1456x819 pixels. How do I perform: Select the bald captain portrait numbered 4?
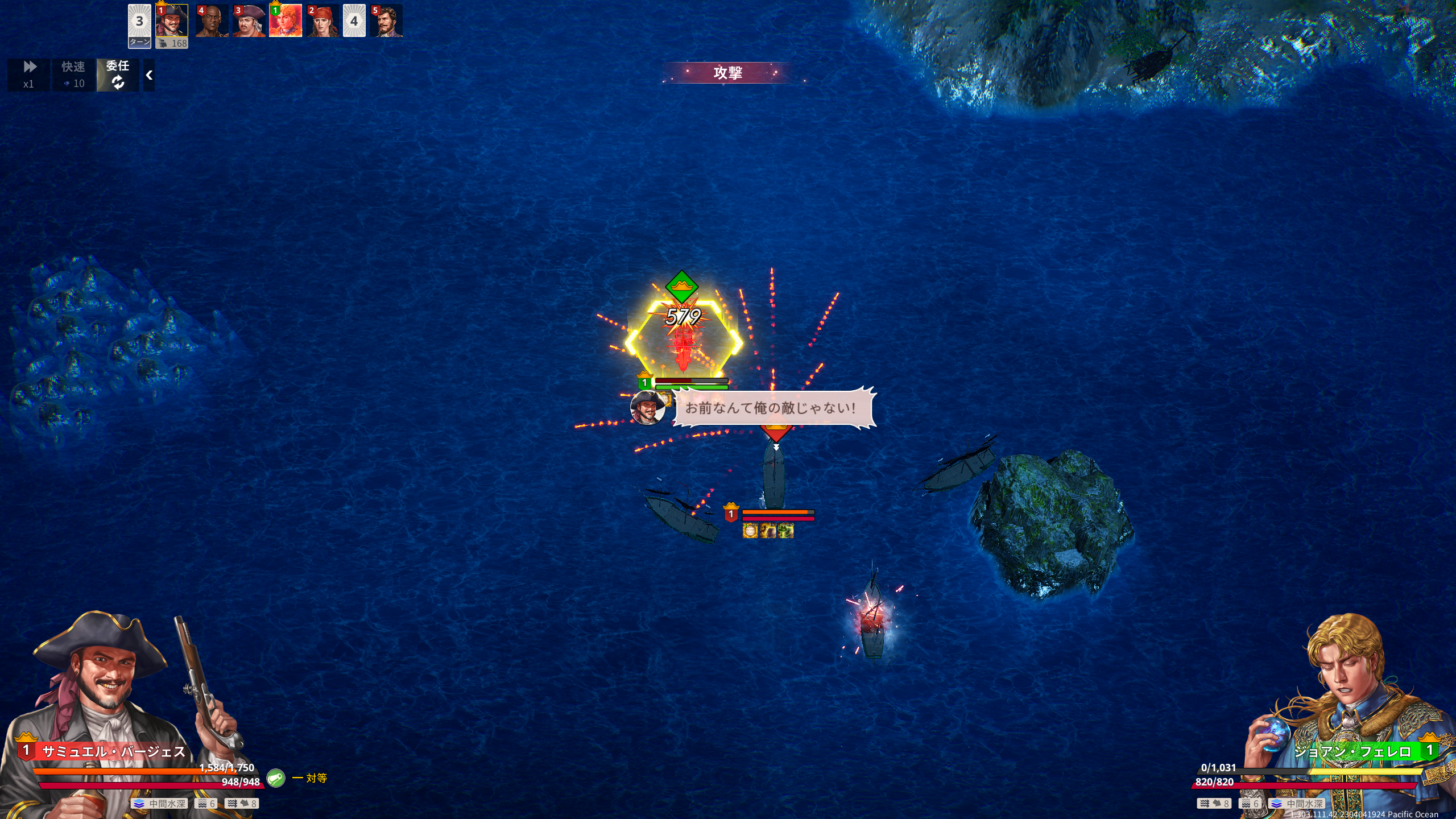pyautogui.click(x=212, y=21)
